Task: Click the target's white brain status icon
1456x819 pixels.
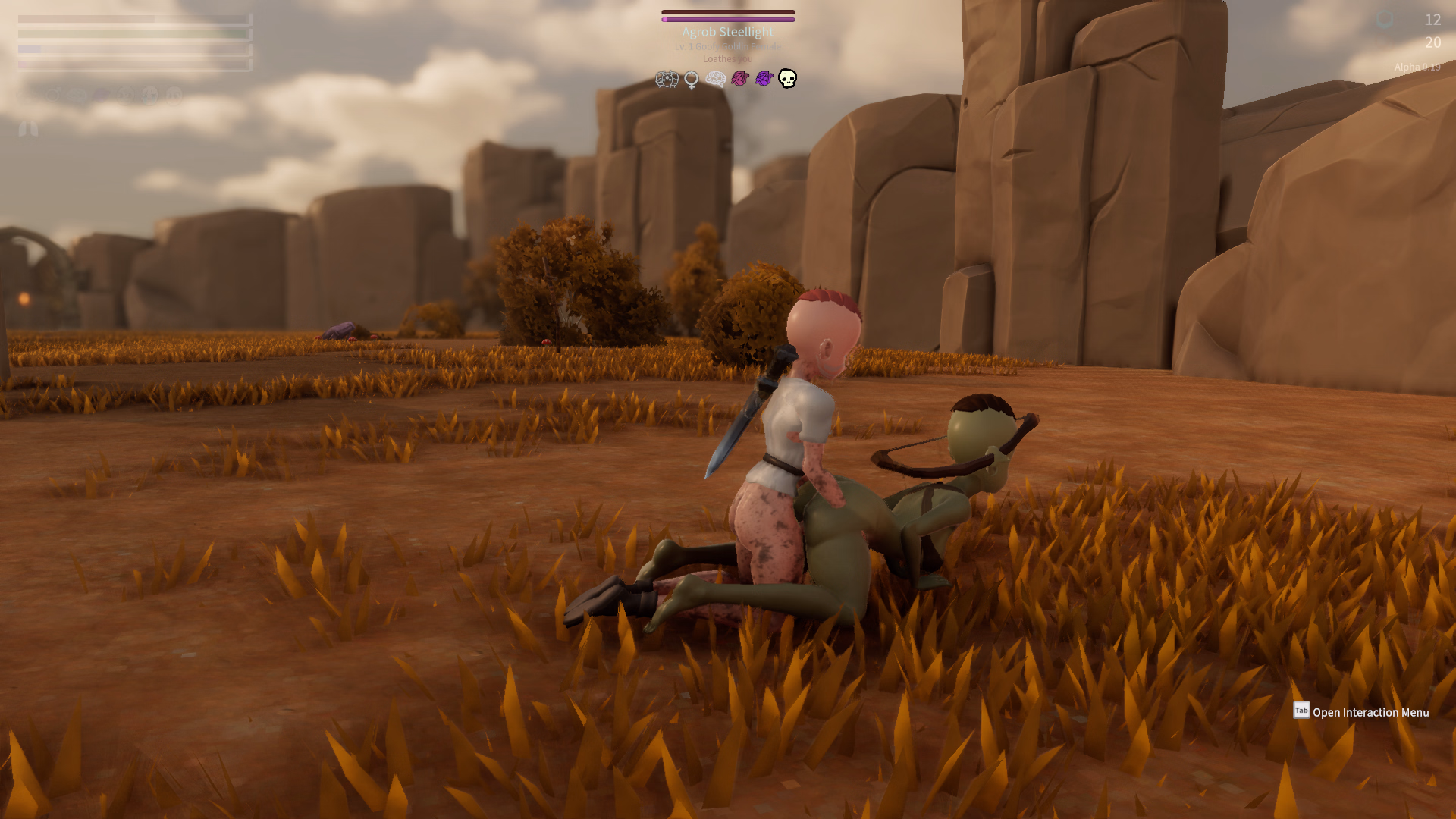Action: (715, 79)
